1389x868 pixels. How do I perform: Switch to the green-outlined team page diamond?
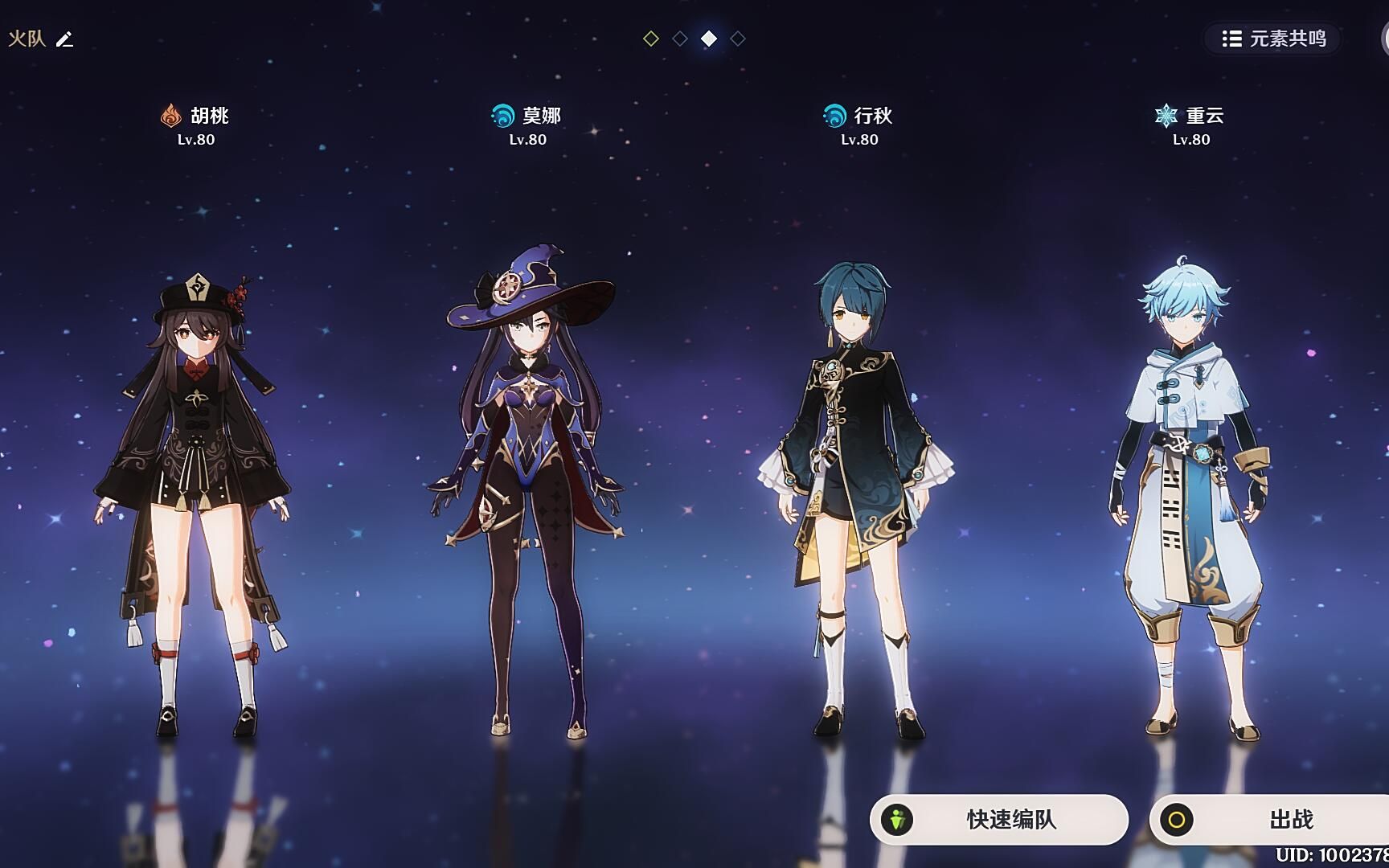click(651, 39)
